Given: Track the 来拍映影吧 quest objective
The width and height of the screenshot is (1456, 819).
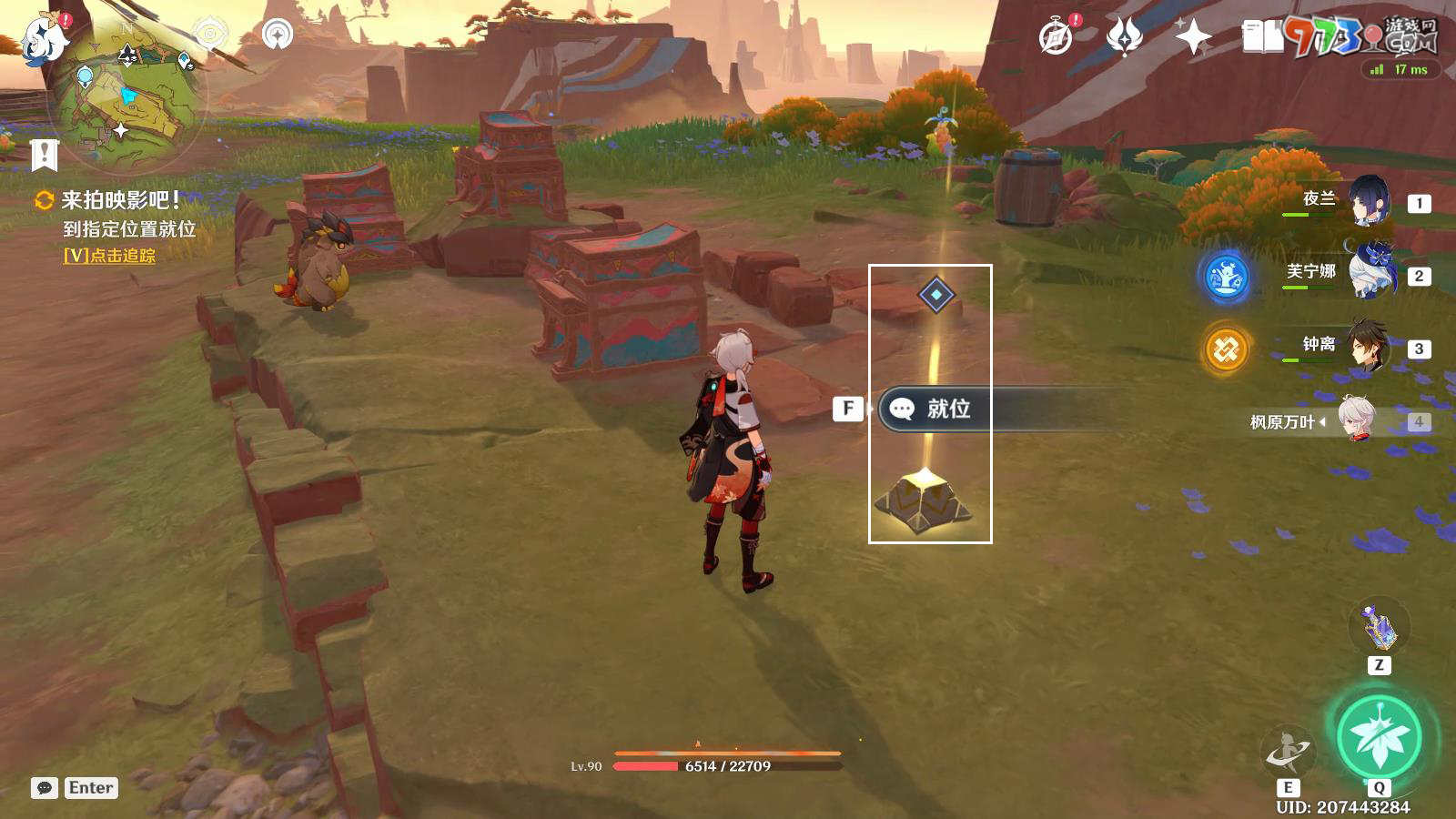Looking at the screenshot, I should tap(109, 256).
